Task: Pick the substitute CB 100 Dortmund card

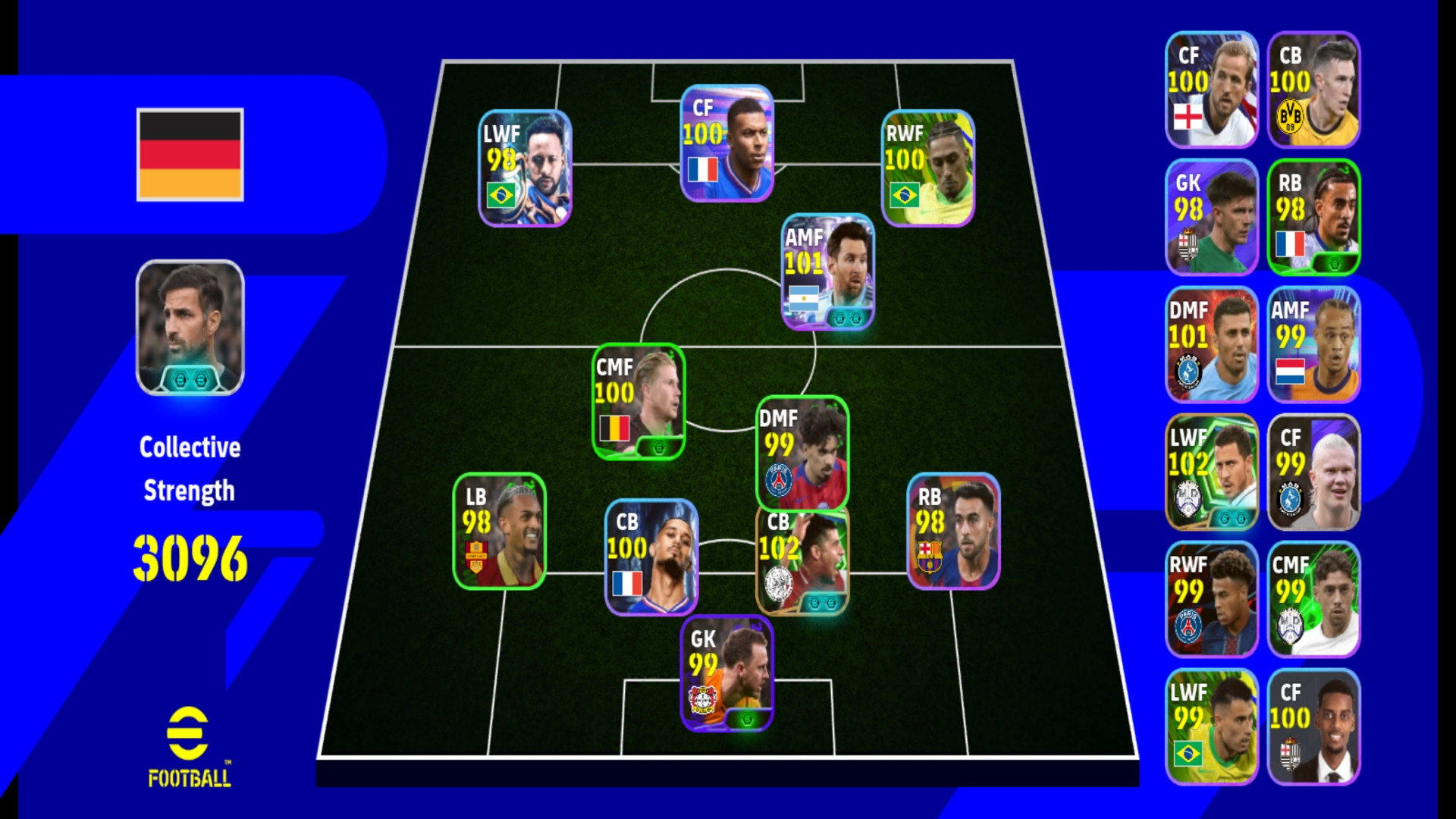Action: (x=1313, y=89)
